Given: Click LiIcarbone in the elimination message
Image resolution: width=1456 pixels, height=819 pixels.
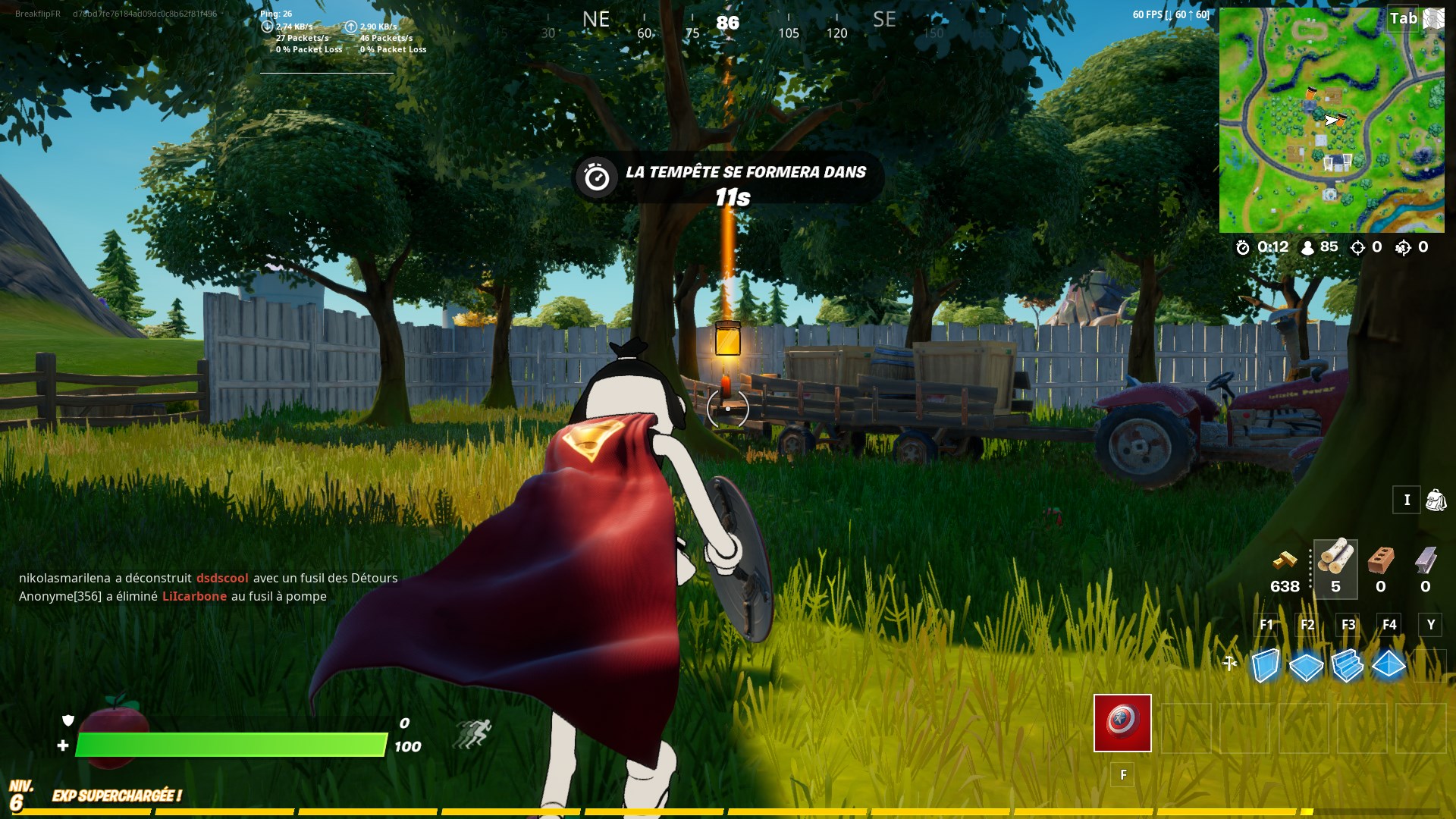Looking at the screenshot, I should [x=194, y=596].
